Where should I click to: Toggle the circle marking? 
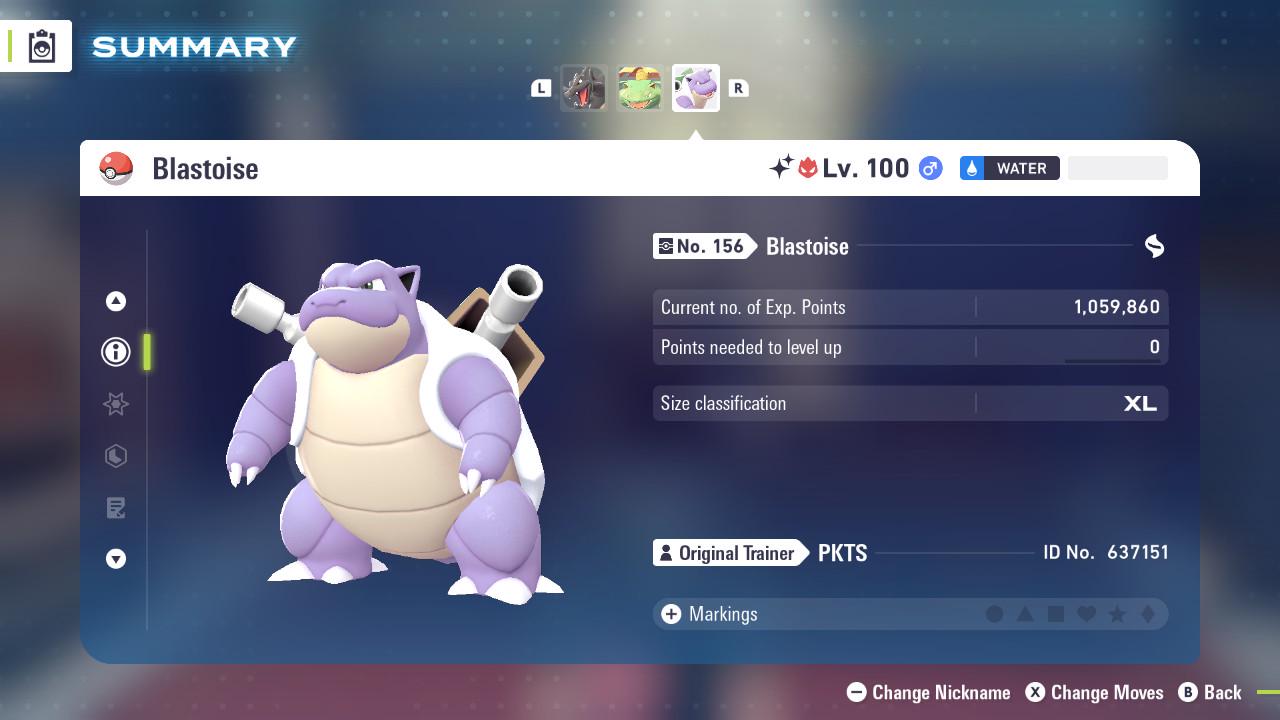(993, 614)
